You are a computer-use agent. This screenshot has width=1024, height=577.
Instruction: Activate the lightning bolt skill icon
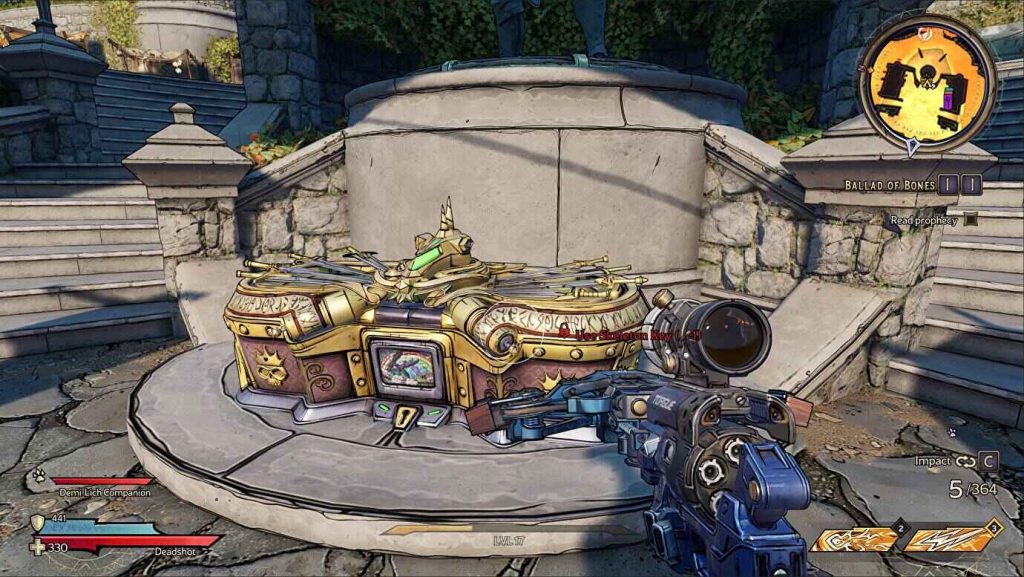tap(949, 539)
